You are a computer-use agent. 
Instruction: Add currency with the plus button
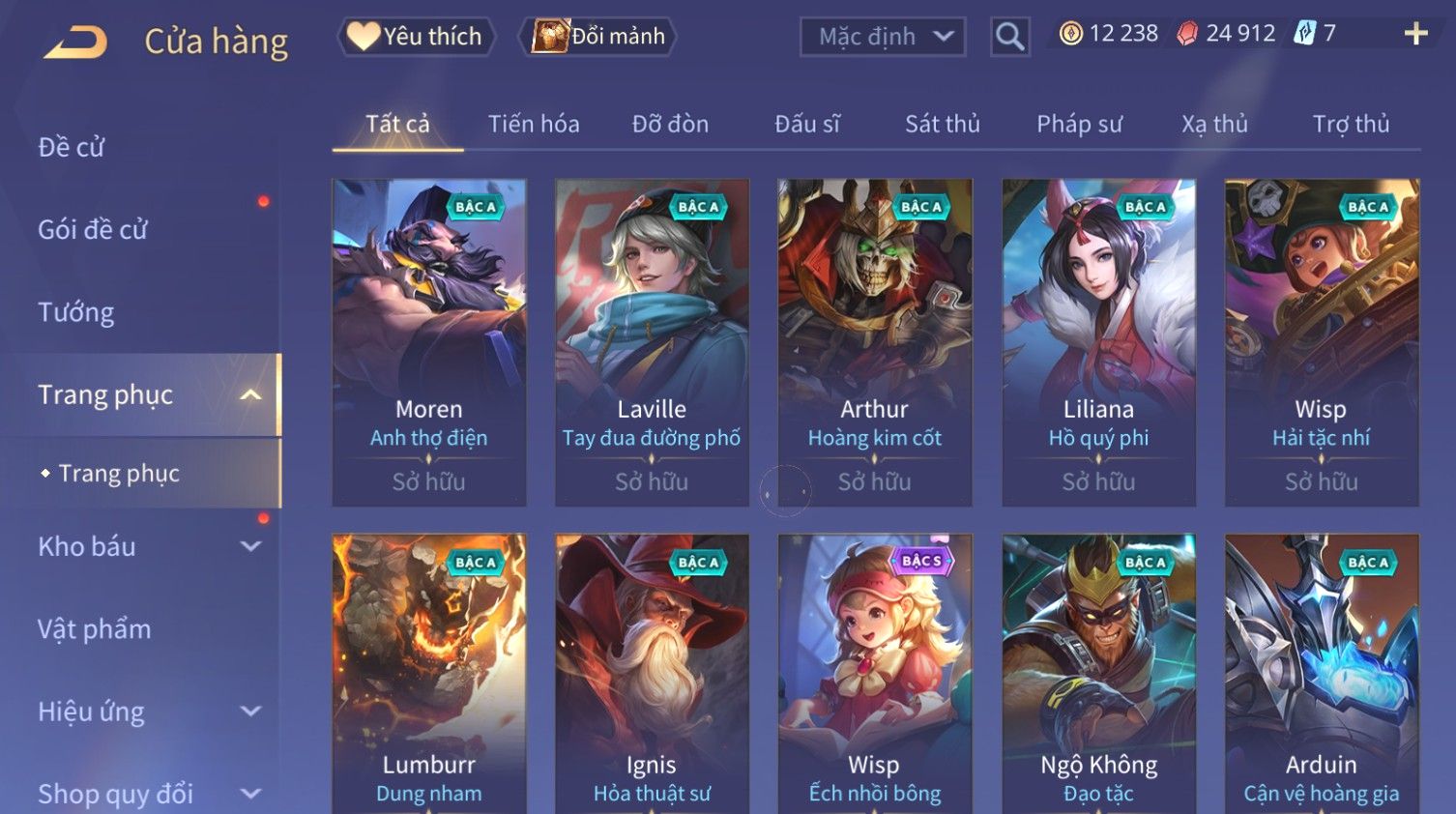(1415, 34)
